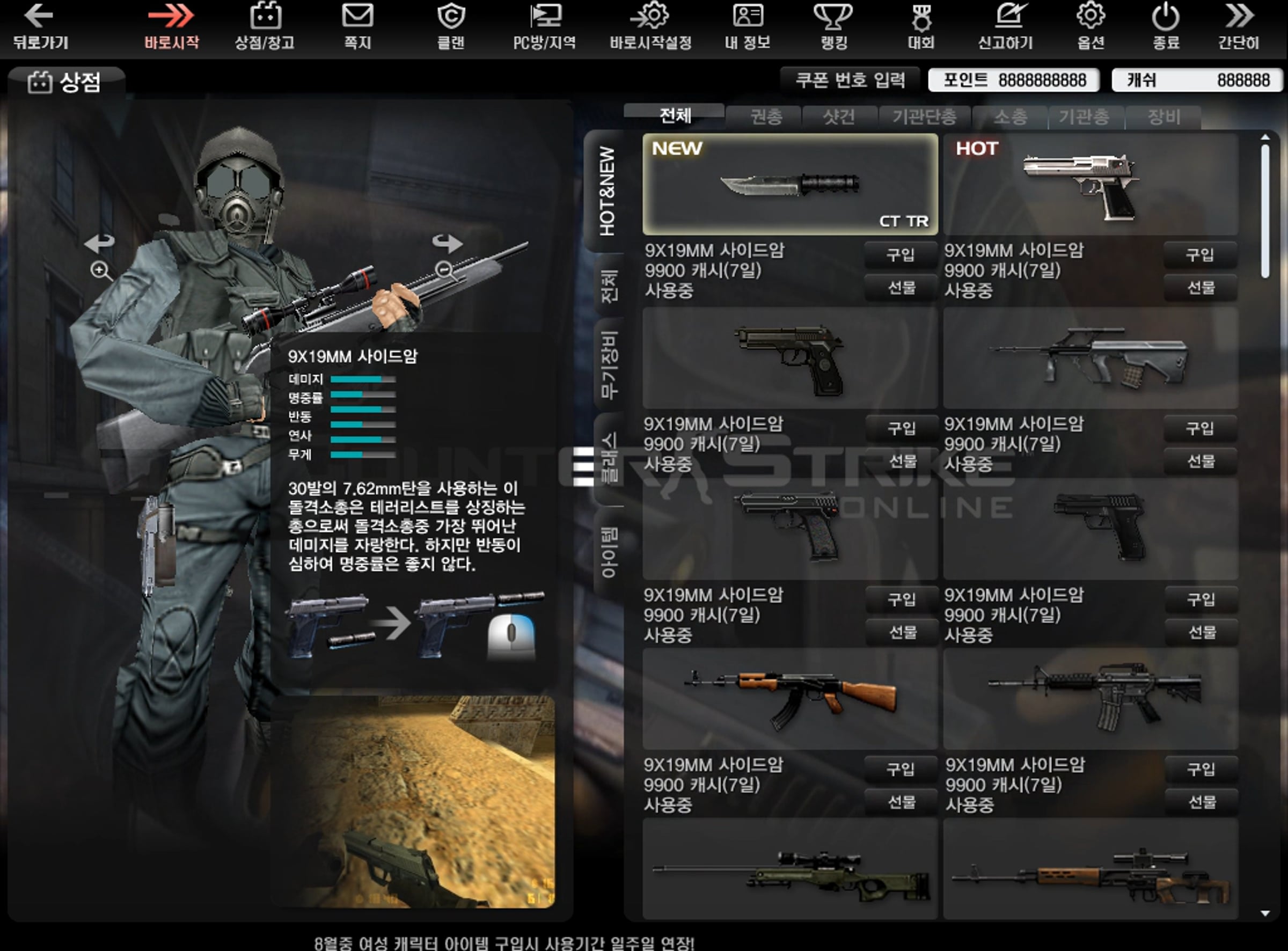
Task: Select the 샷건 shotgun tab
Action: tap(839, 118)
